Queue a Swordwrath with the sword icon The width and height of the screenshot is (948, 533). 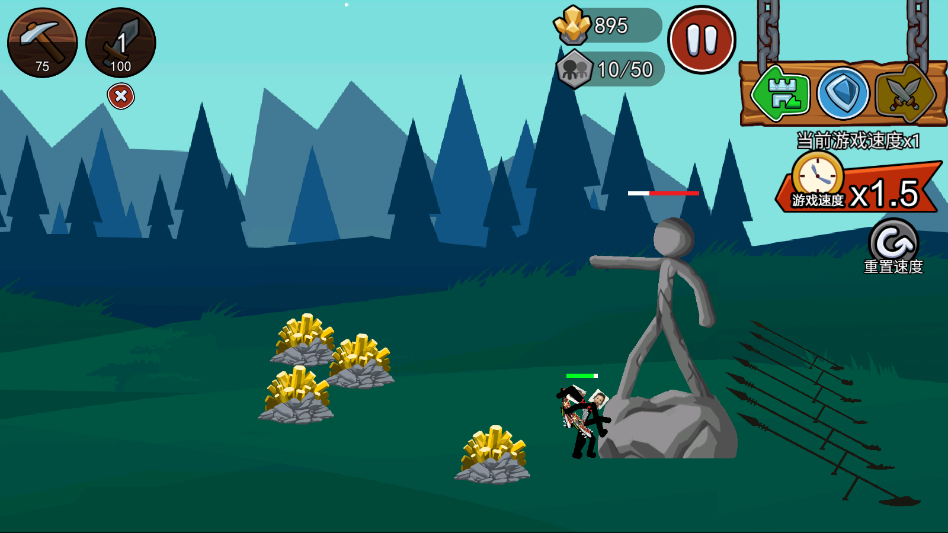coord(120,42)
